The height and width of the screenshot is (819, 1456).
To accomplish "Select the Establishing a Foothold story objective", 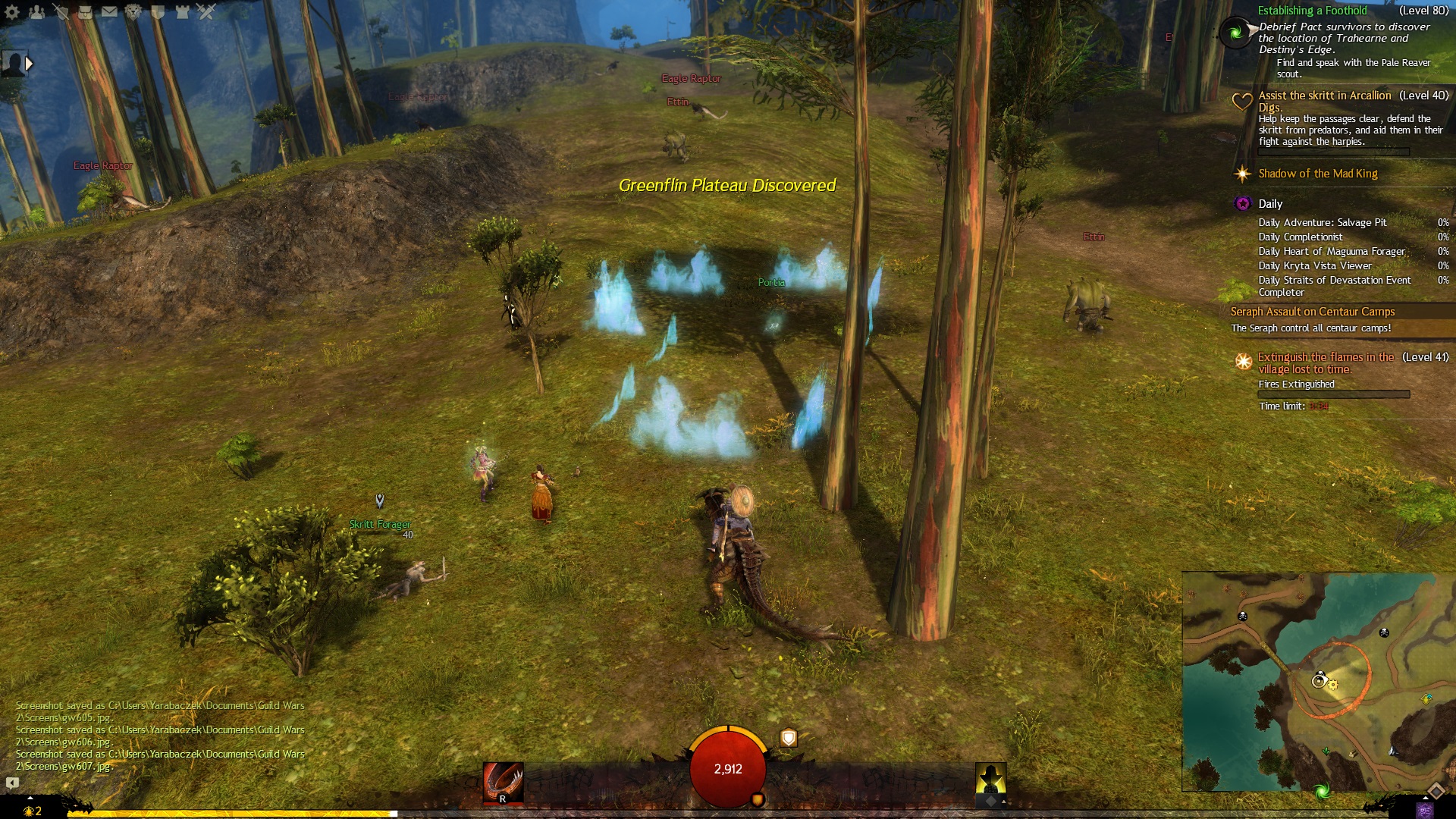I will (1312, 11).
